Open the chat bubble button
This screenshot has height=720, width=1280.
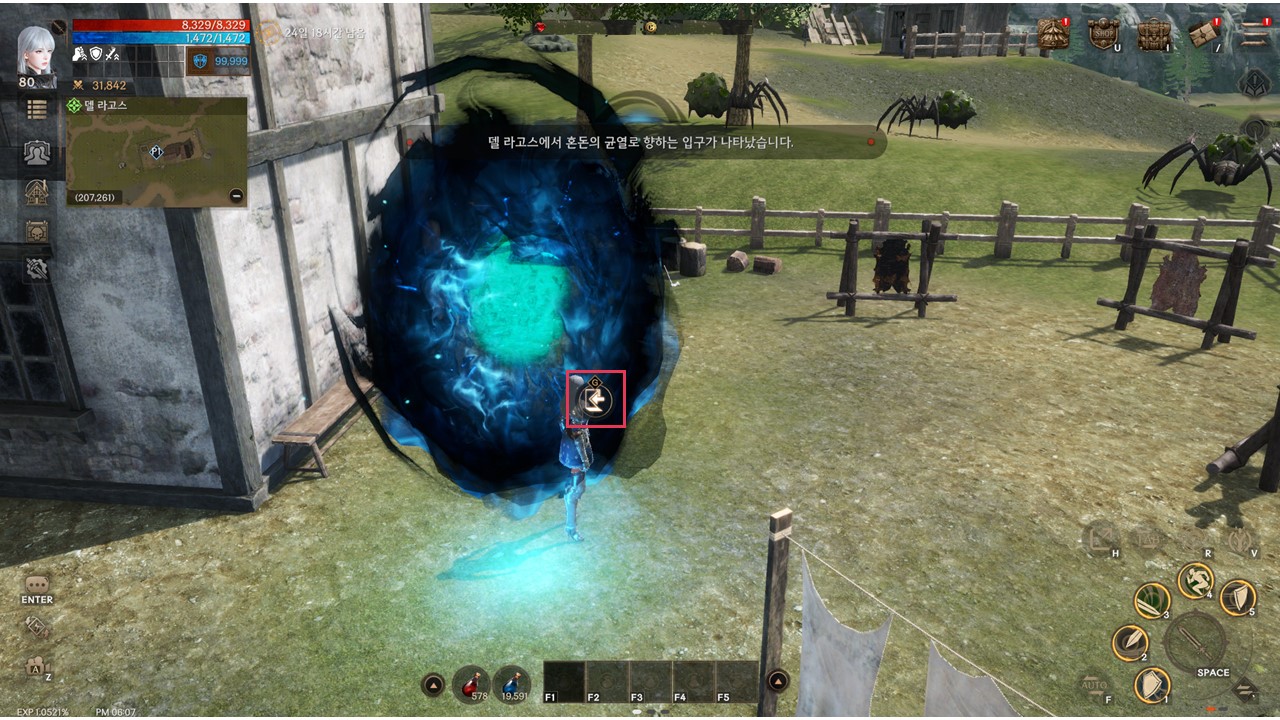pyautogui.click(x=37, y=584)
